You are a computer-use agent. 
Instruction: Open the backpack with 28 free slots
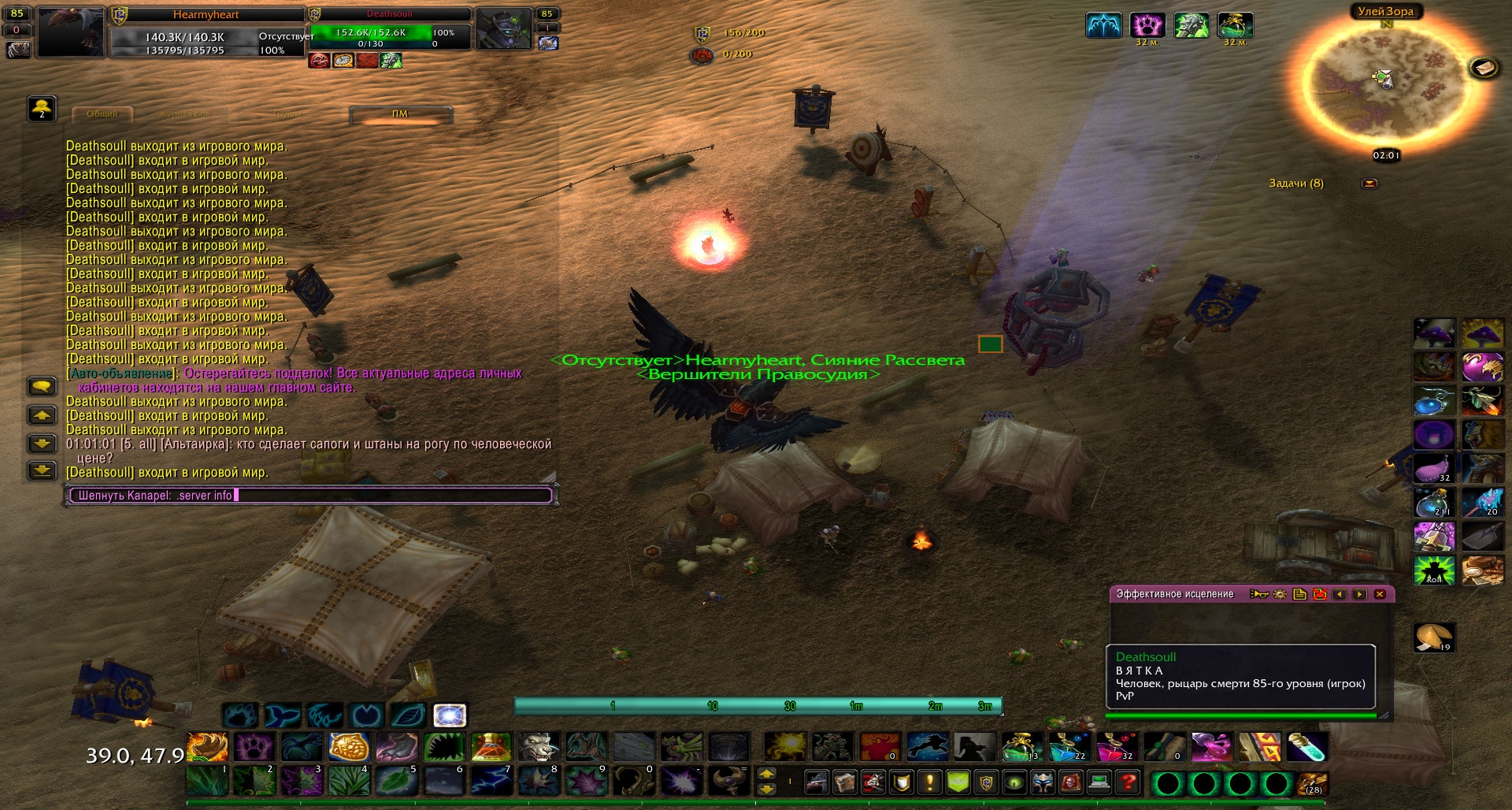point(1312,782)
